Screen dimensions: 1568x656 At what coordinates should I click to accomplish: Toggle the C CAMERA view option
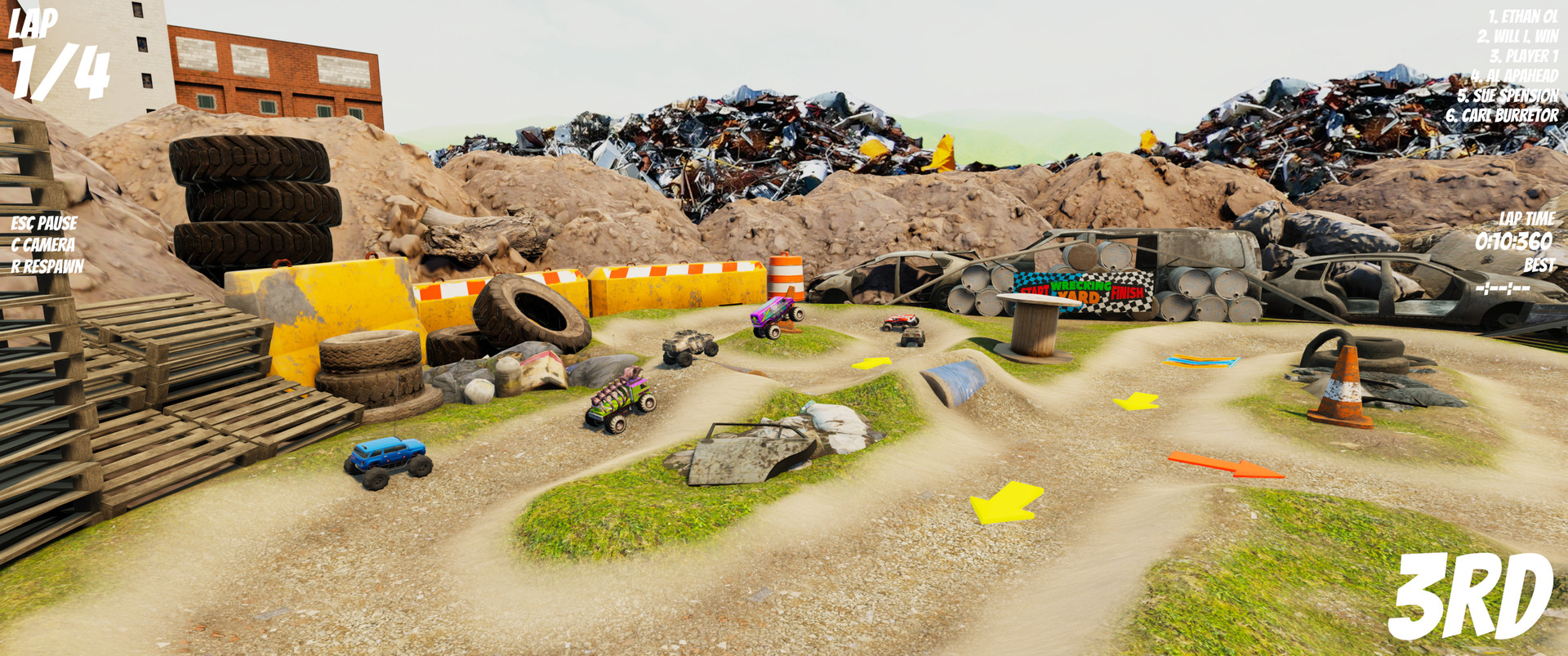pos(42,243)
